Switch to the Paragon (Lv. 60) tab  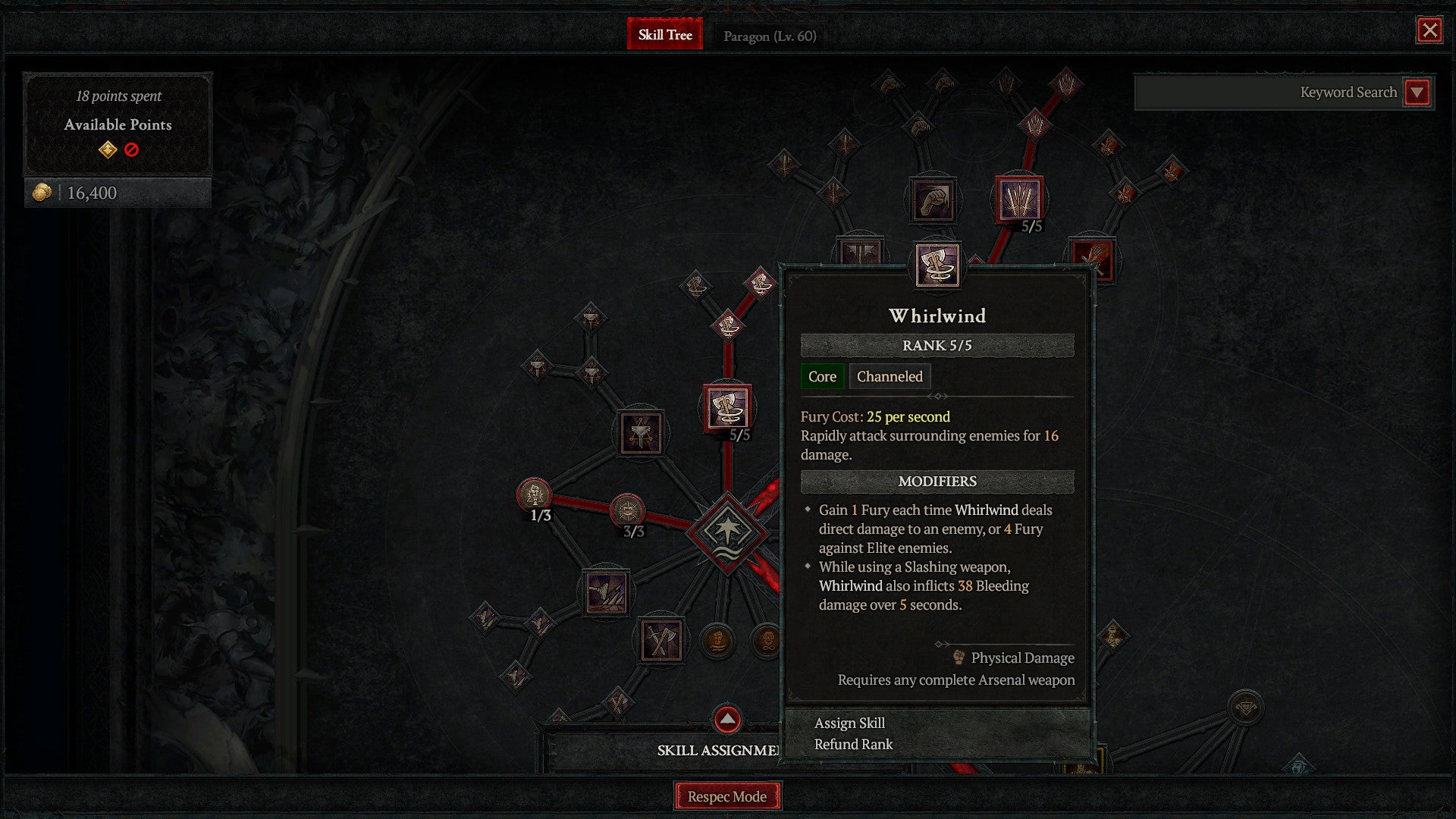(769, 36)
